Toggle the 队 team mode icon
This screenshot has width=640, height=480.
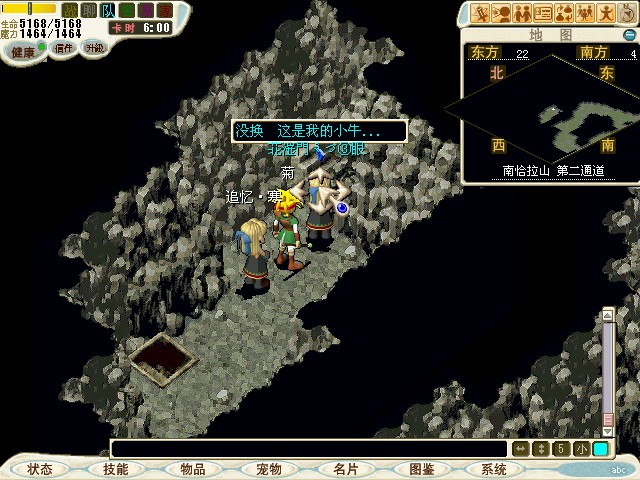tap(108, 10)
